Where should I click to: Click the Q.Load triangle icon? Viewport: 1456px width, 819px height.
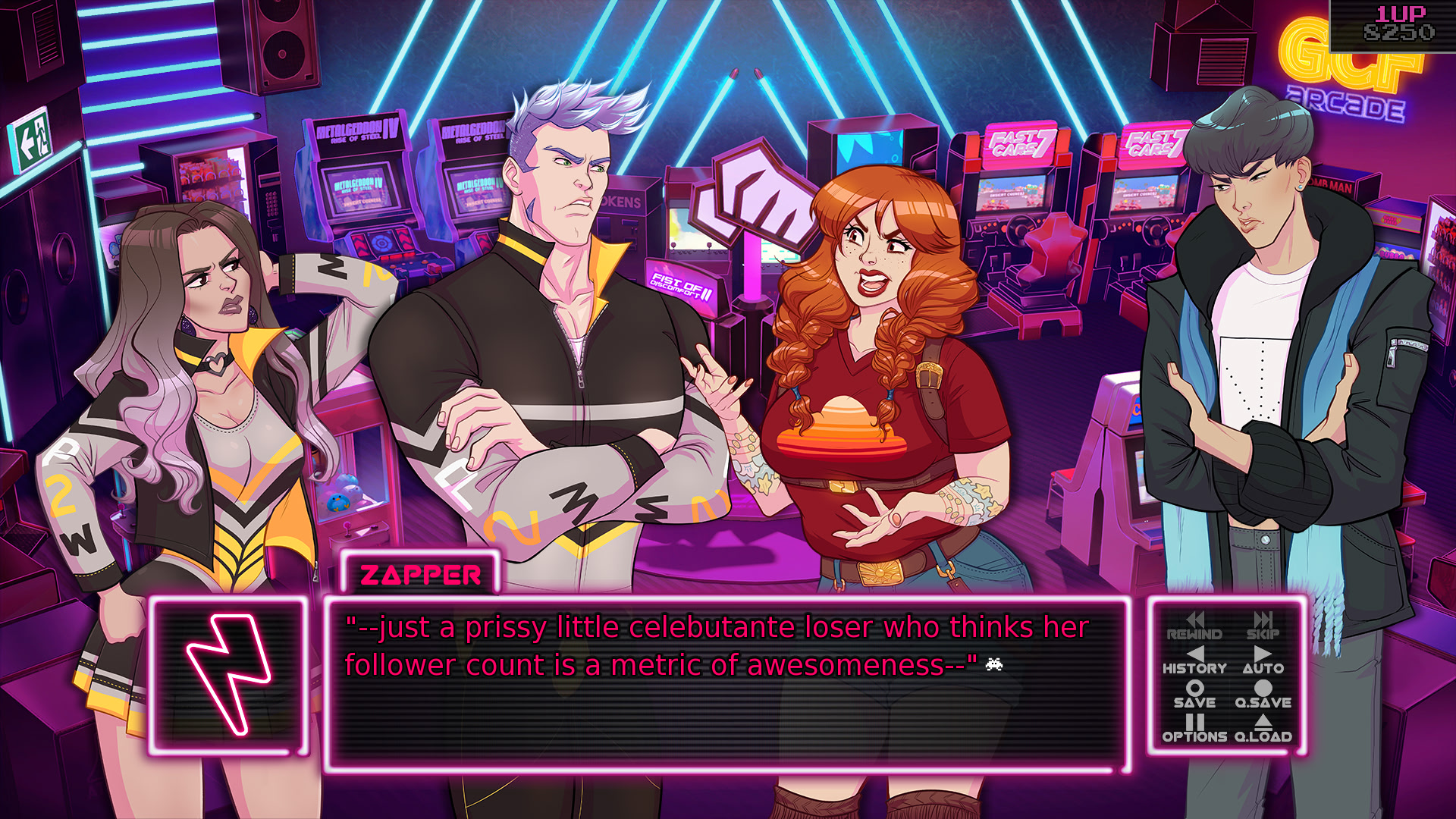[1265, 722]
